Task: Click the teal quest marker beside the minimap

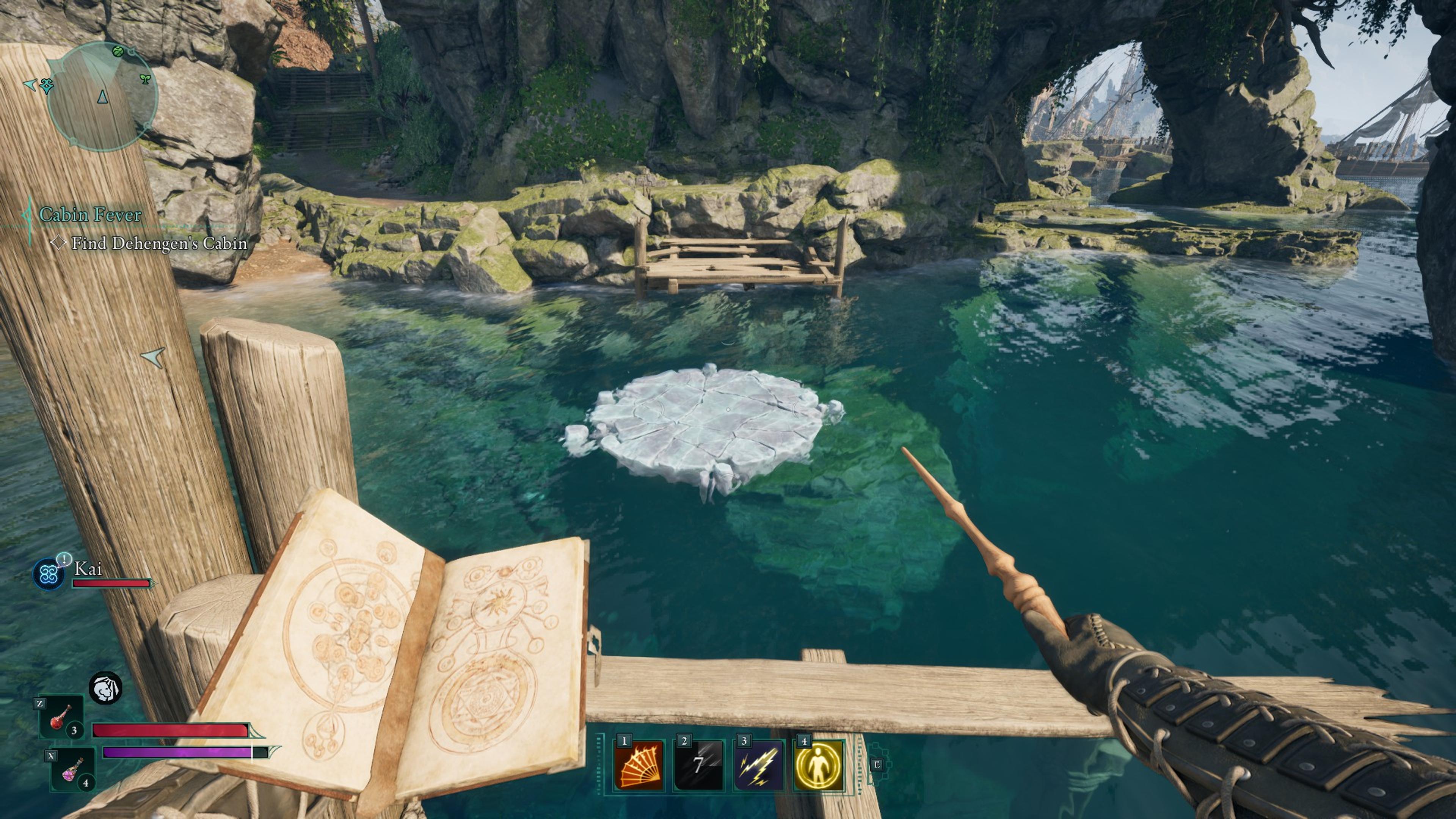Action: click(46, 86)
